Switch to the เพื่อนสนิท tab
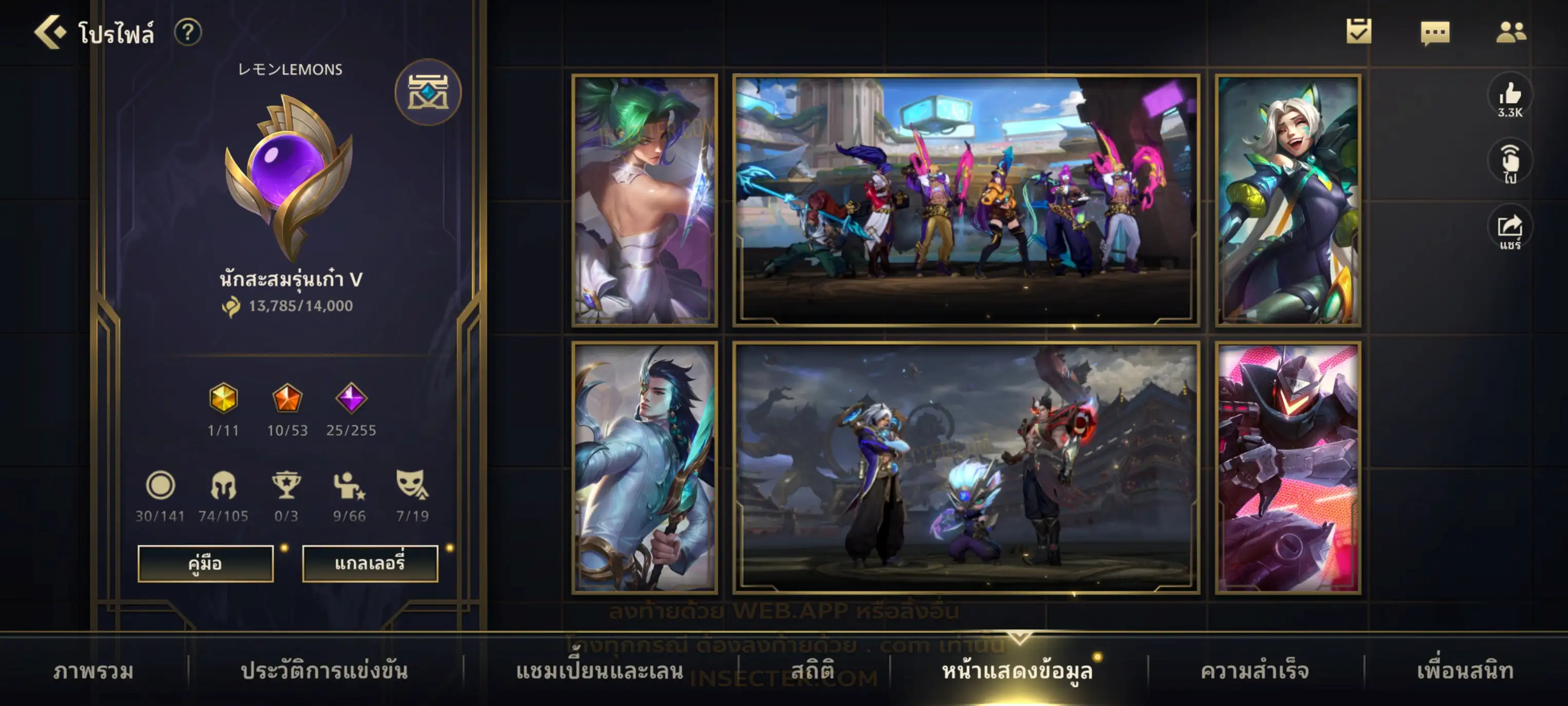Image resolution: width=1568 pixels, height=706 pixels. 1465,671
